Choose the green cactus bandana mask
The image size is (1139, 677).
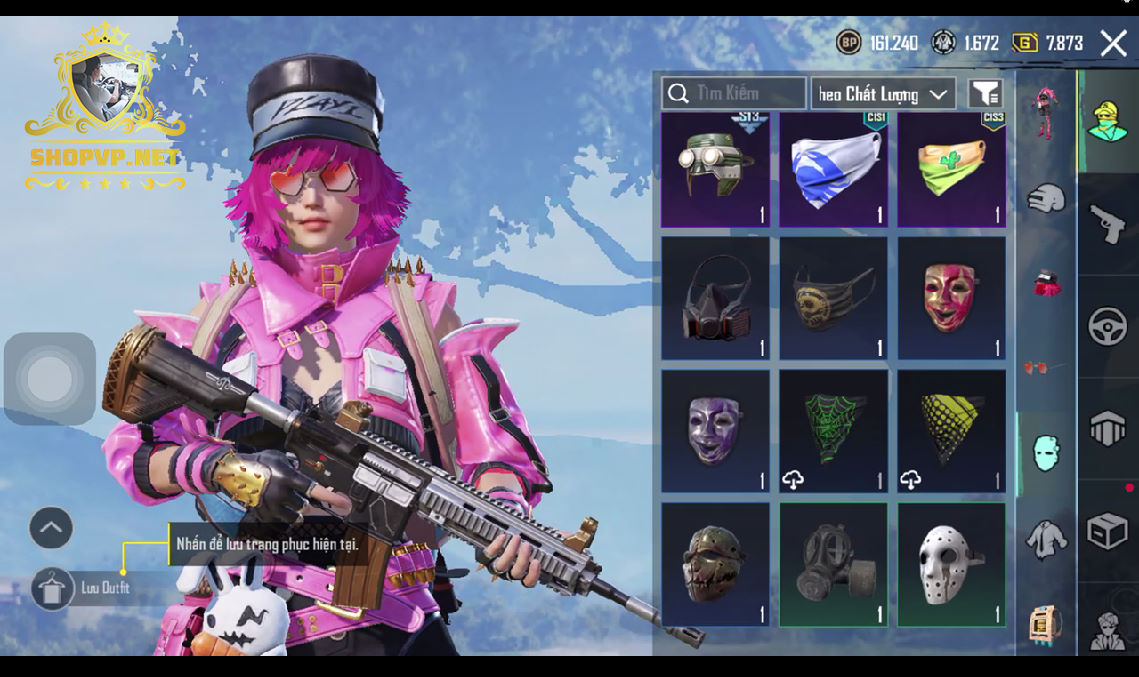click(951, 169)
